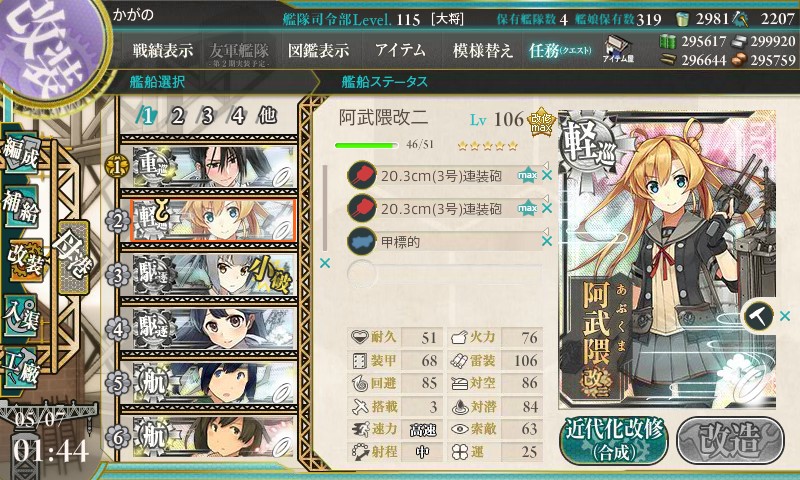Open the 戦績表示 records menu

164,50
